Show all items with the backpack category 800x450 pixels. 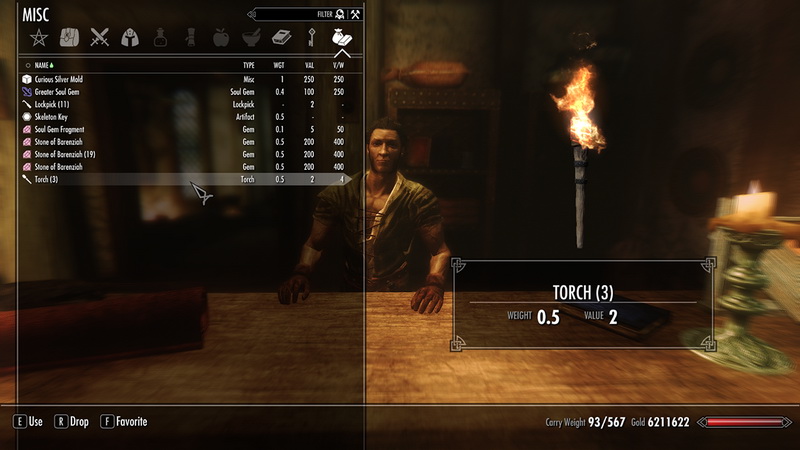click(69, 38)
